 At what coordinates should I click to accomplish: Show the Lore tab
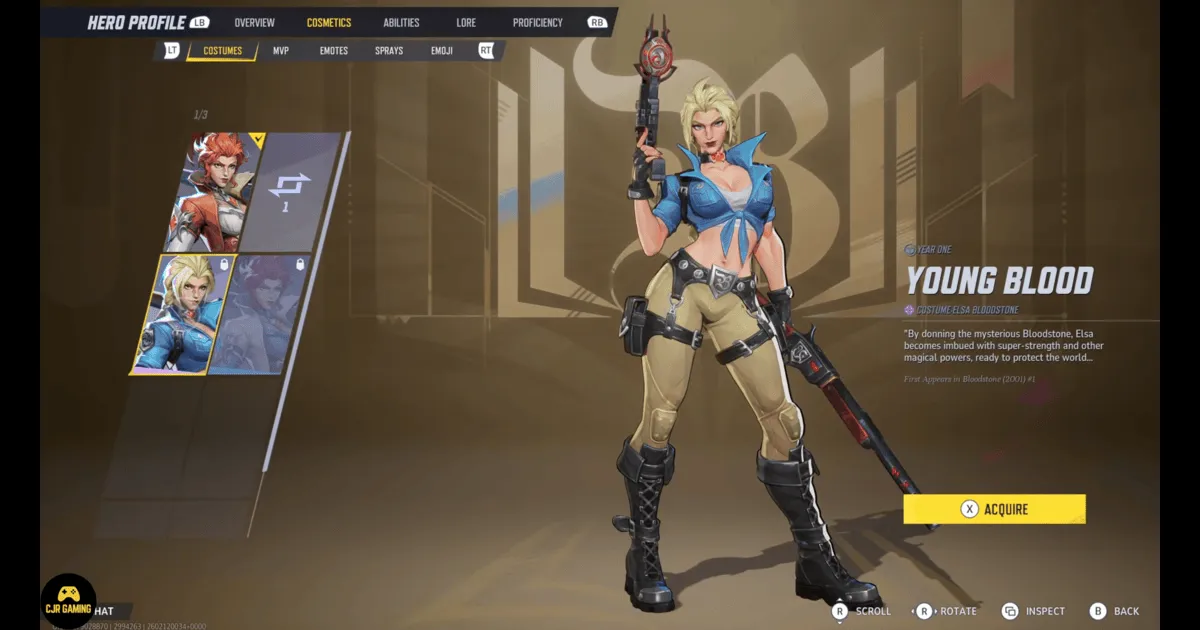466,22
